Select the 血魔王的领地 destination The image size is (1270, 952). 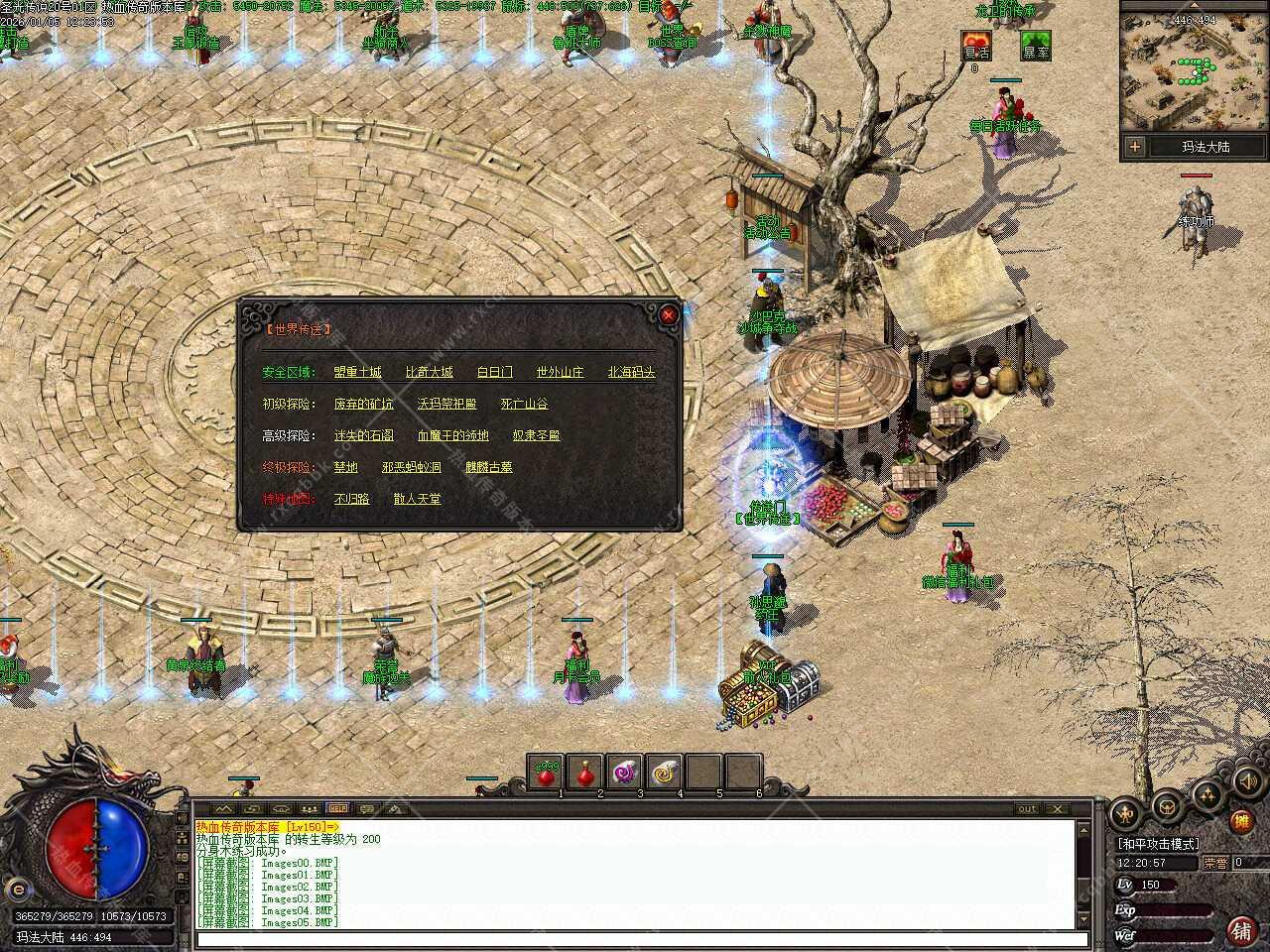tap(452, 435)
